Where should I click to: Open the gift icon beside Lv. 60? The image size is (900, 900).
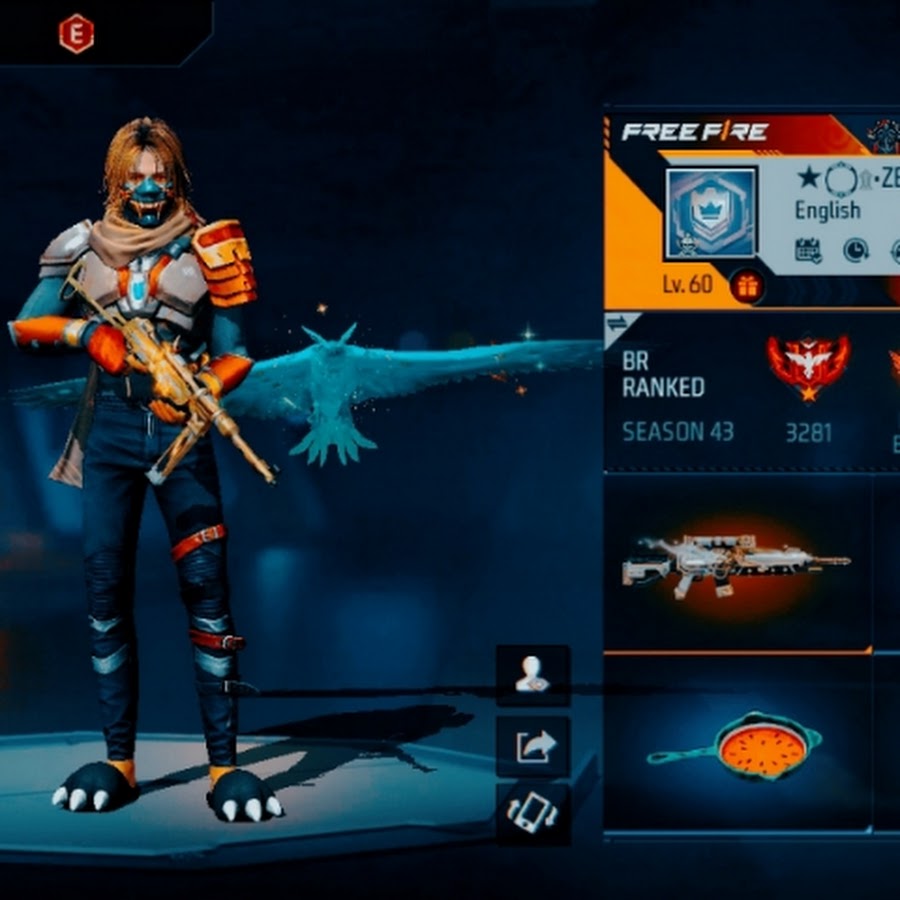pos(746,286)
